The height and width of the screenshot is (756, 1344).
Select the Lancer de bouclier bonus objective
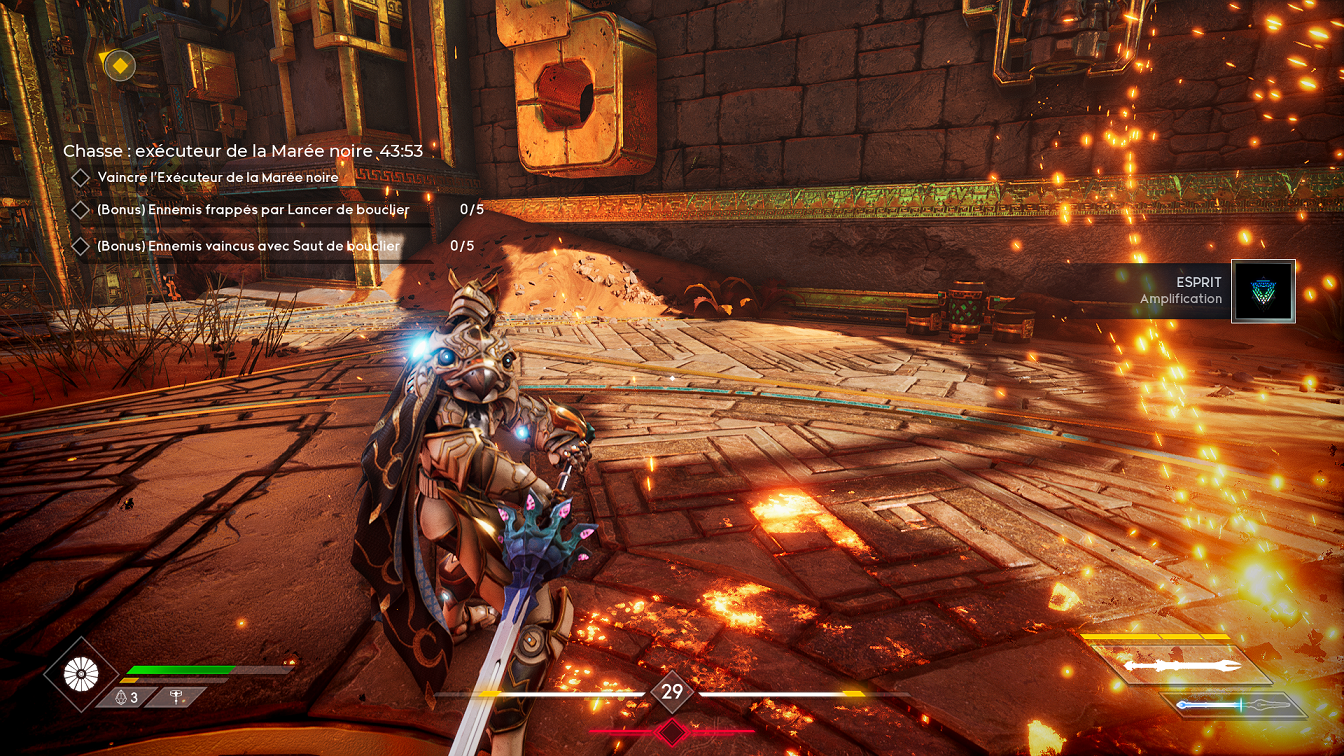[x=253, y=210]
